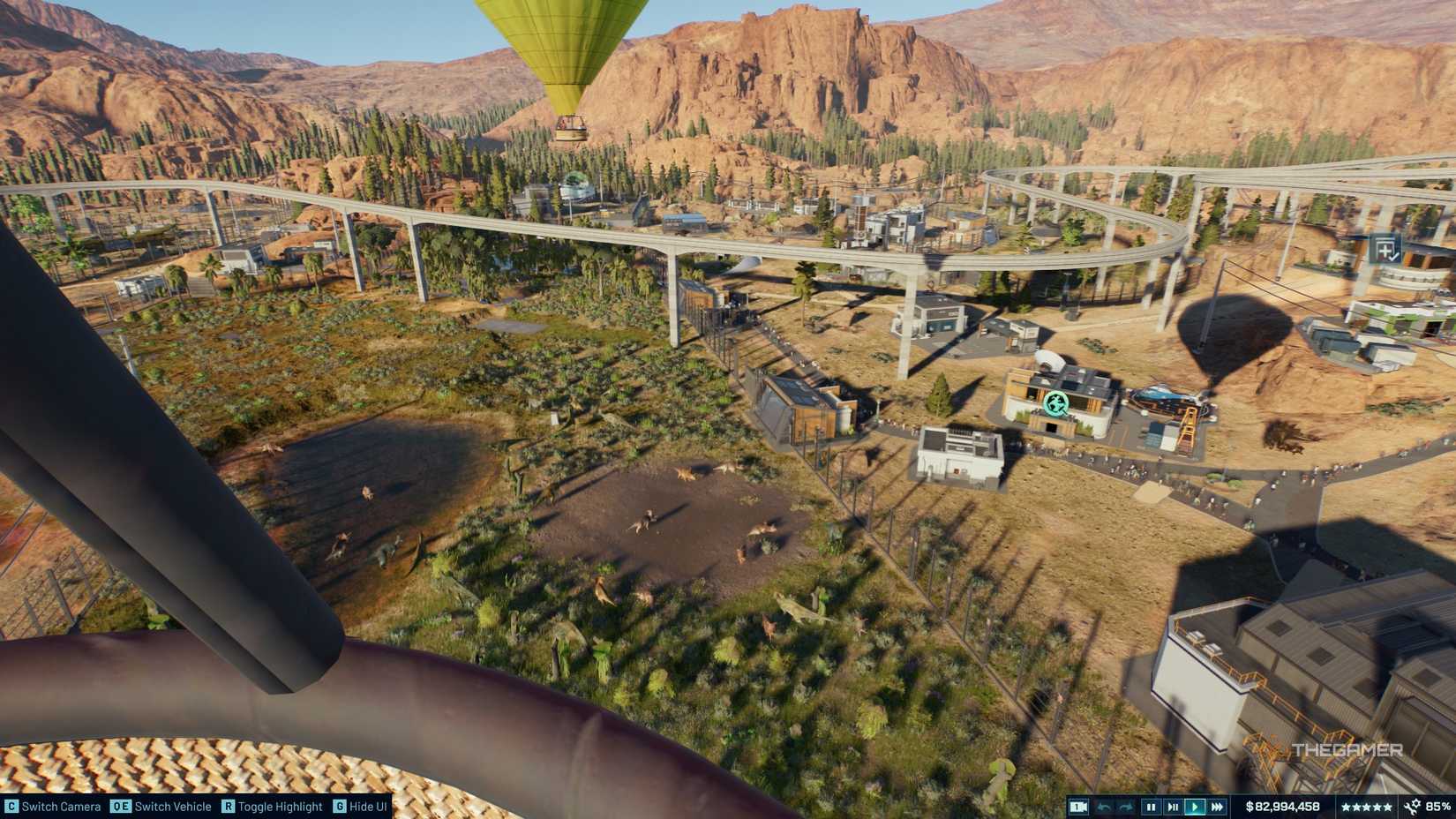The image size is (1456, 819).
Task: Select the globe icon on the expedition building
Action: point(1058,405)
